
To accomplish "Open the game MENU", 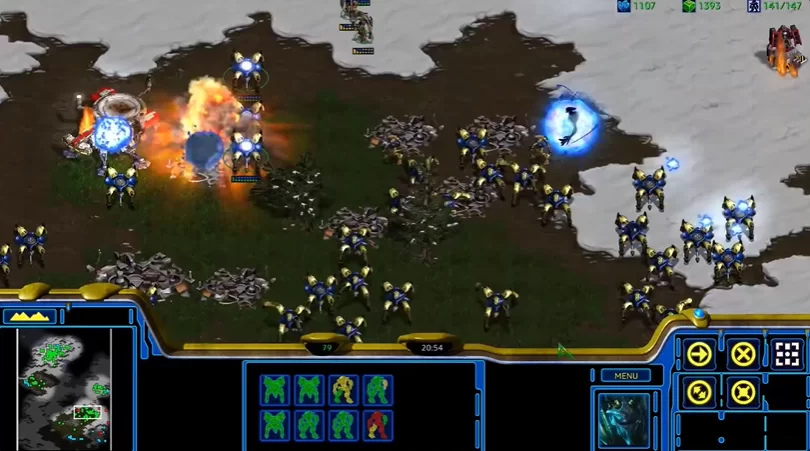I will point(625,376).
